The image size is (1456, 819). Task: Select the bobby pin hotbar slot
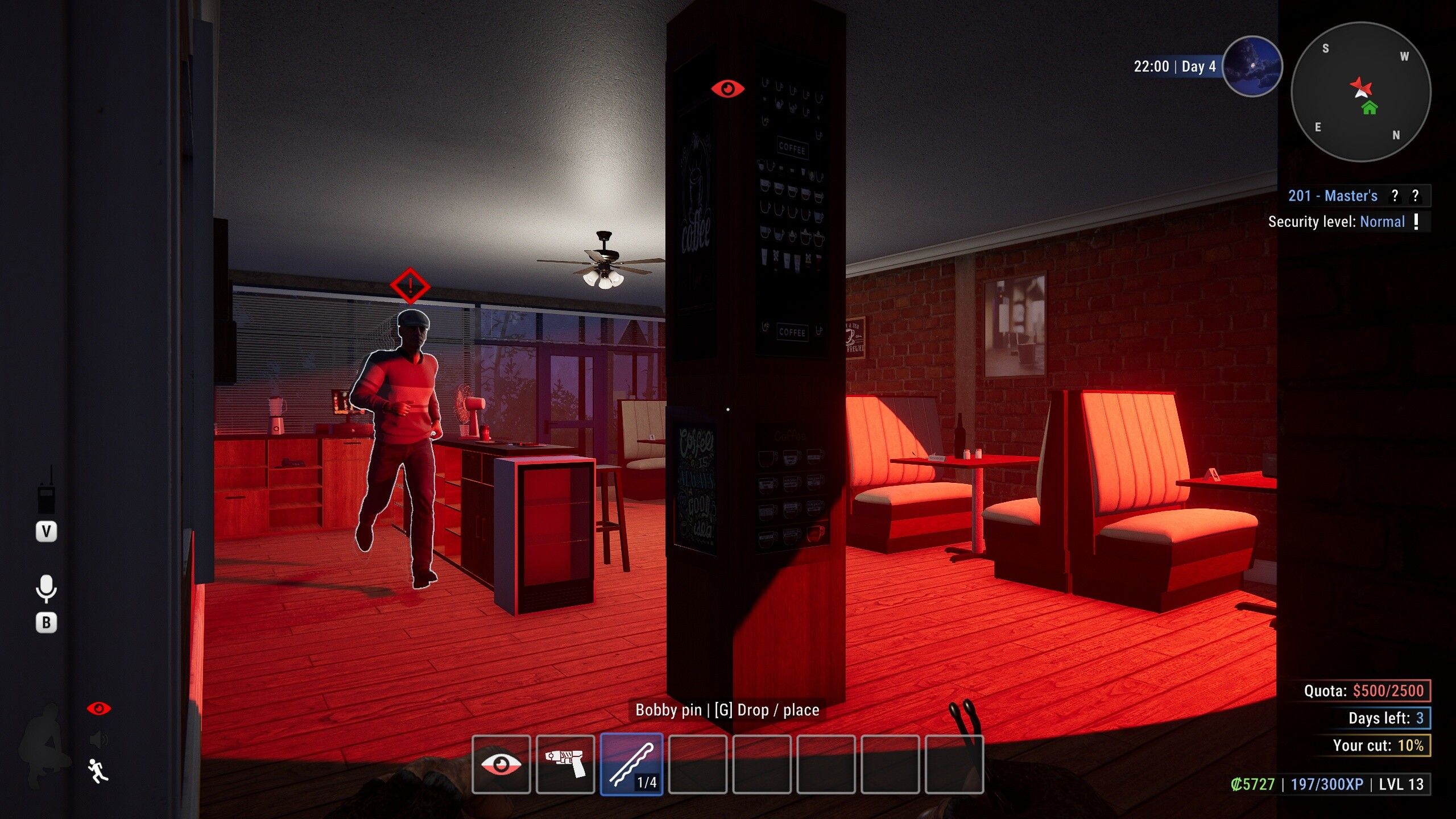coord(631,764)
